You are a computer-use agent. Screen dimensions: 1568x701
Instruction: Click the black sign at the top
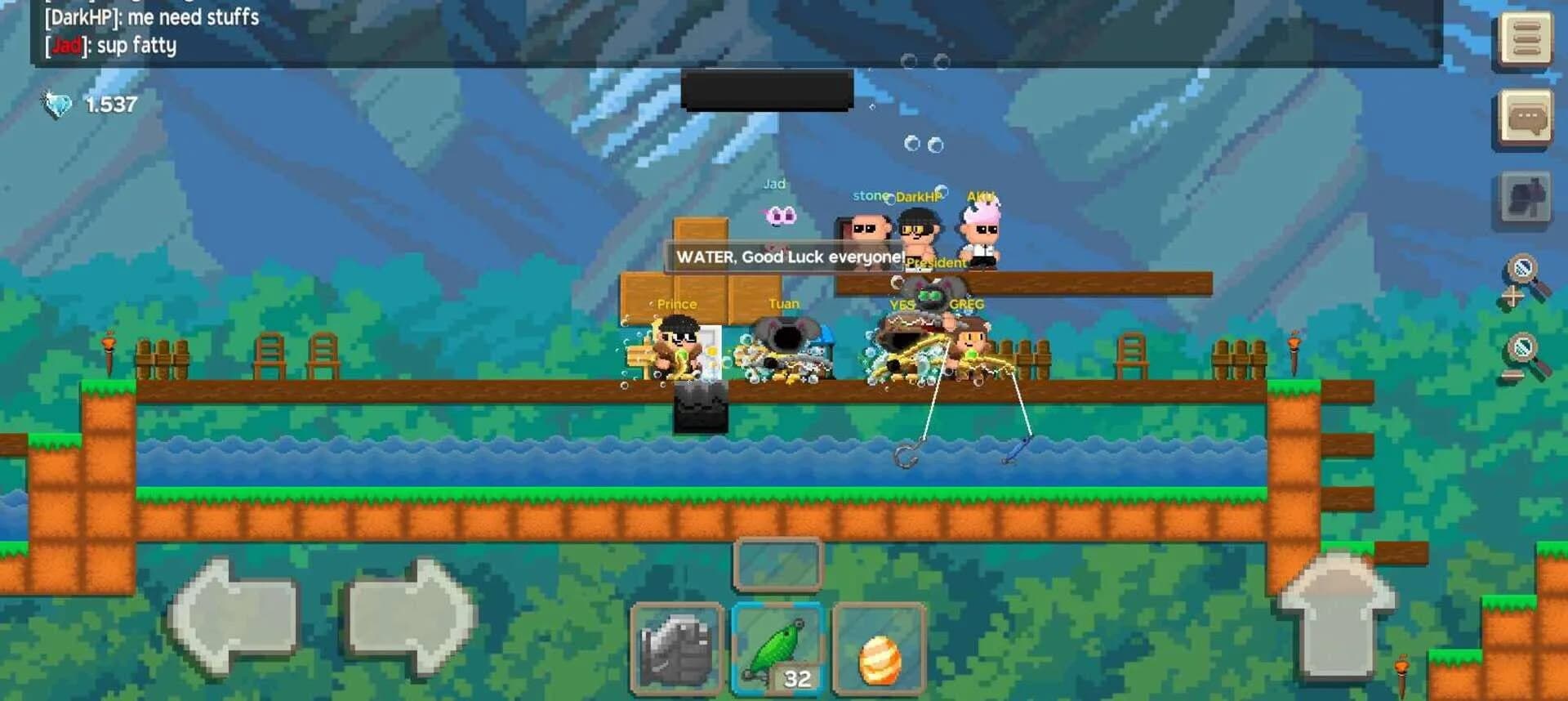766,90
